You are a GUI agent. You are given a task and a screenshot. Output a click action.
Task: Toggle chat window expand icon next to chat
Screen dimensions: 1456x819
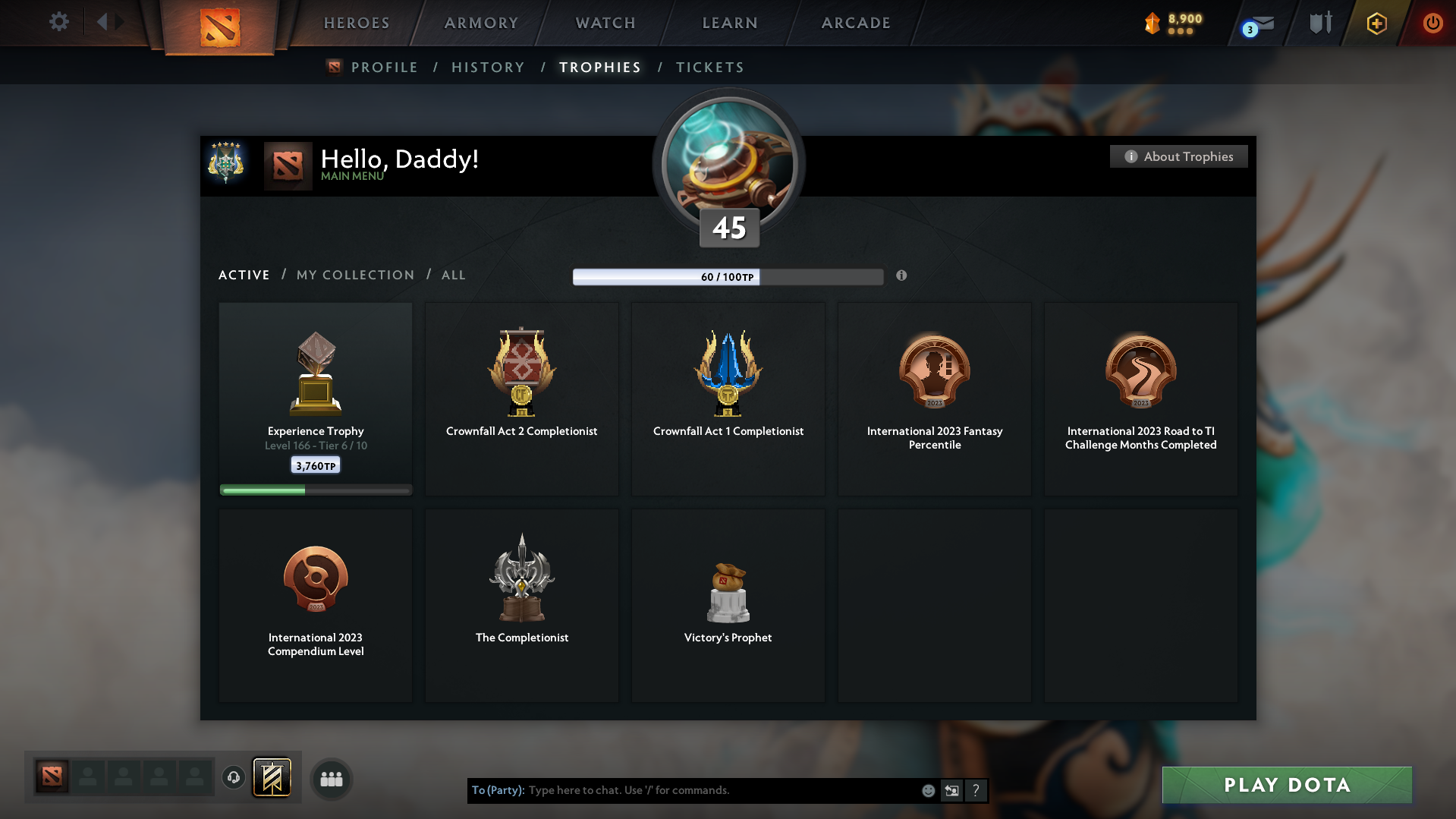pyautogui.click(x=952, y=790)
